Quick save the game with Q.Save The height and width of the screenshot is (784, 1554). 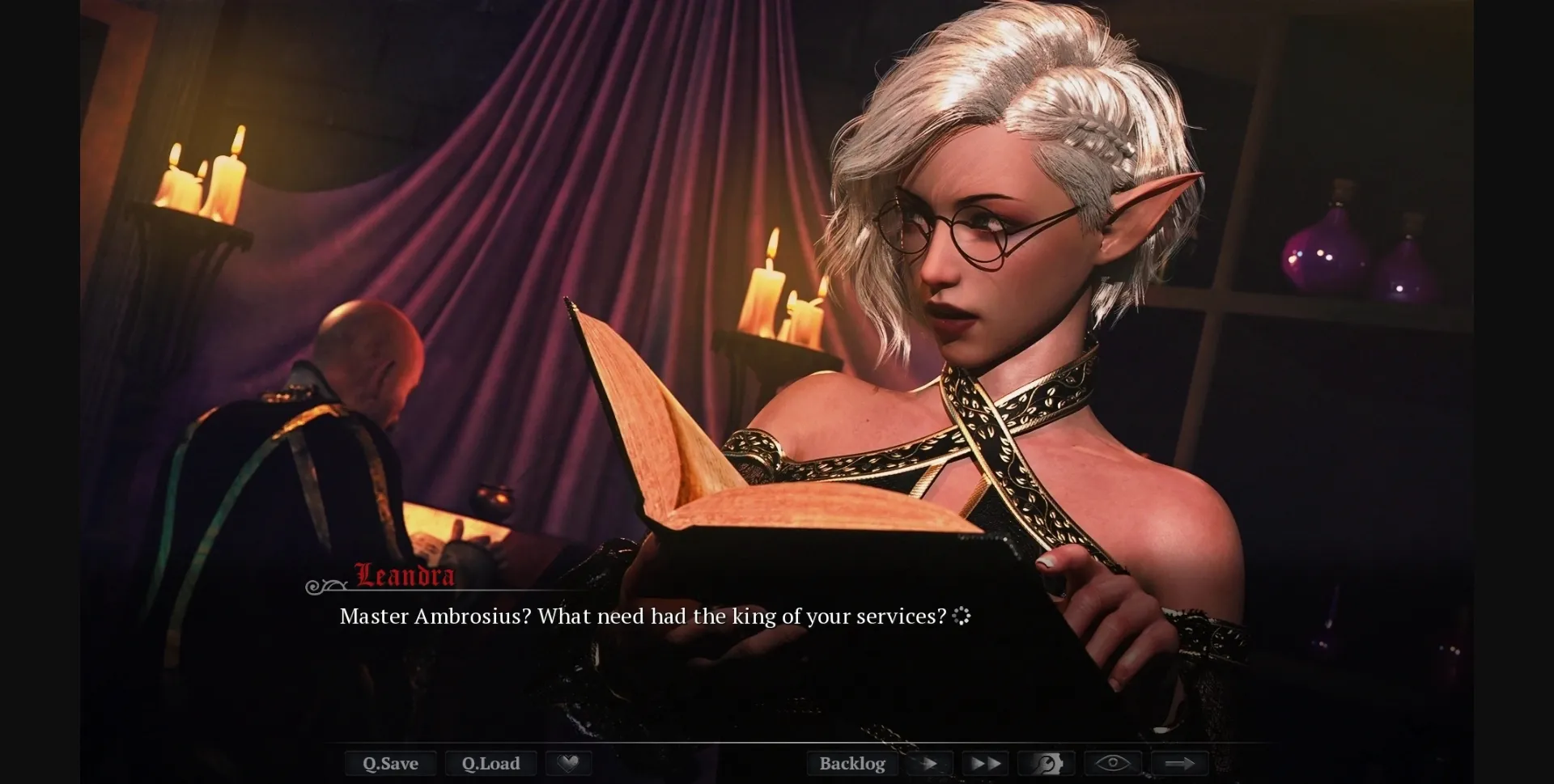pos(391,763)
